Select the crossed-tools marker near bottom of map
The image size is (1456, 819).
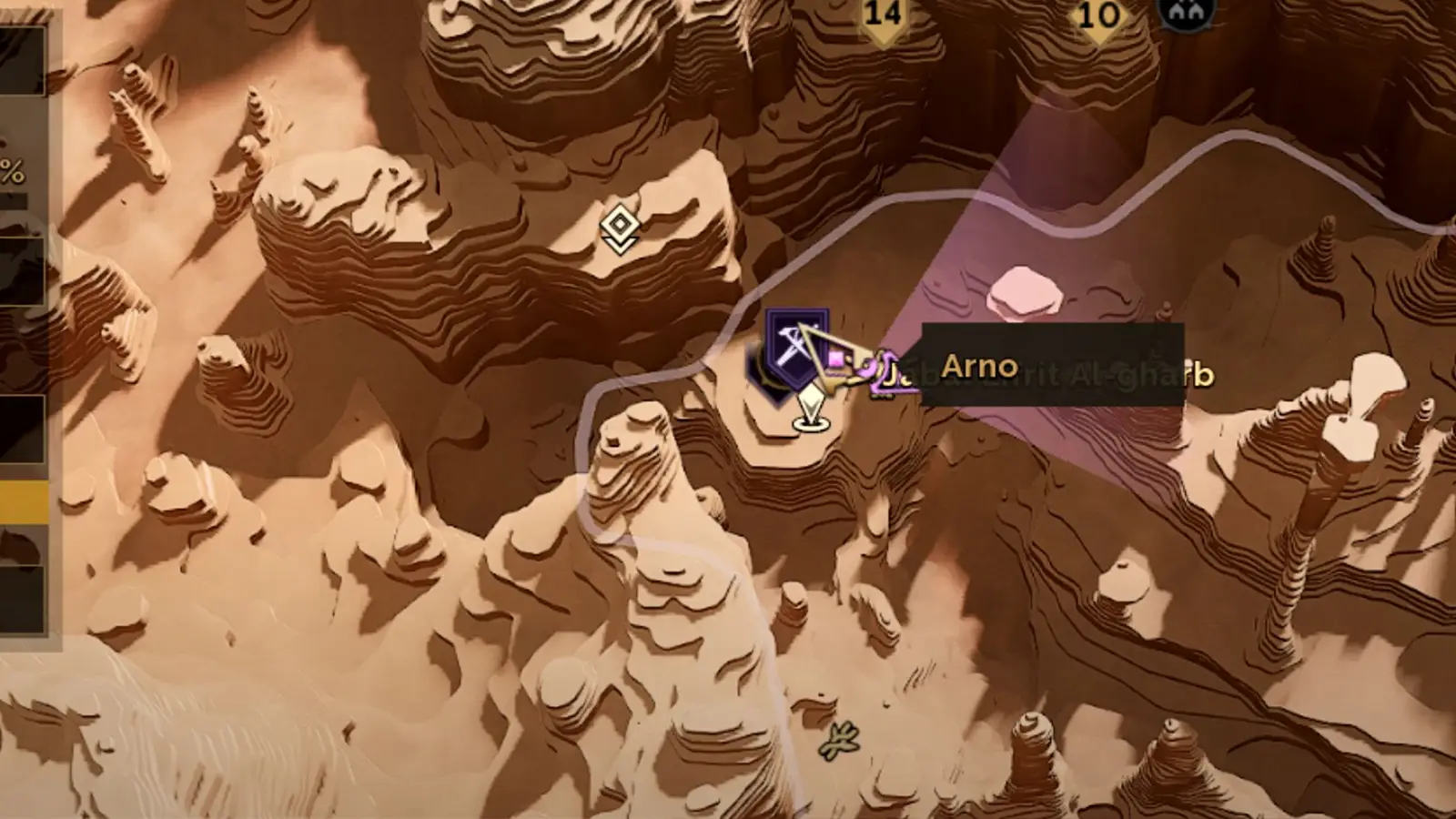point(838,742)
